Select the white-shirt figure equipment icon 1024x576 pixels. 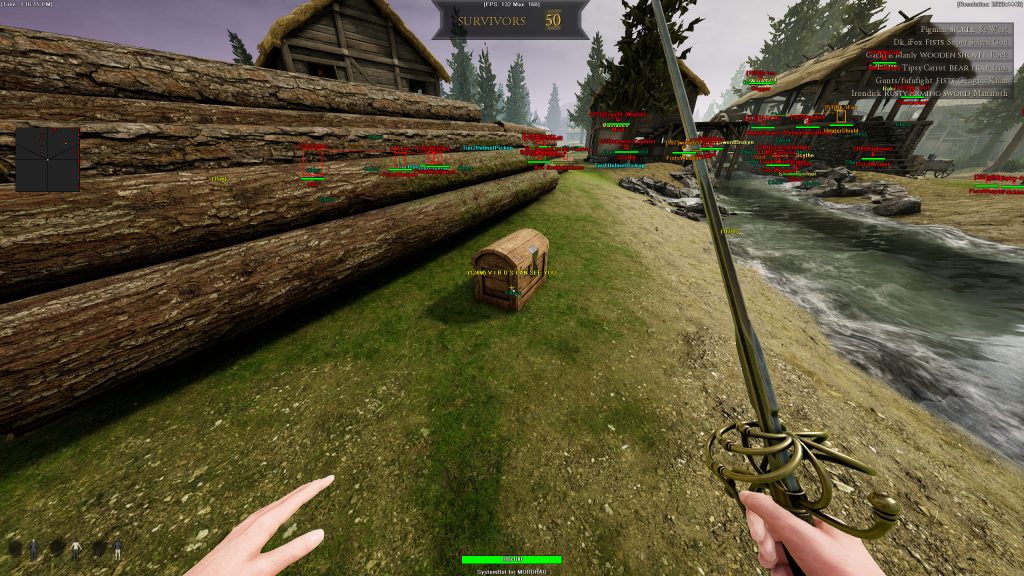75,548
